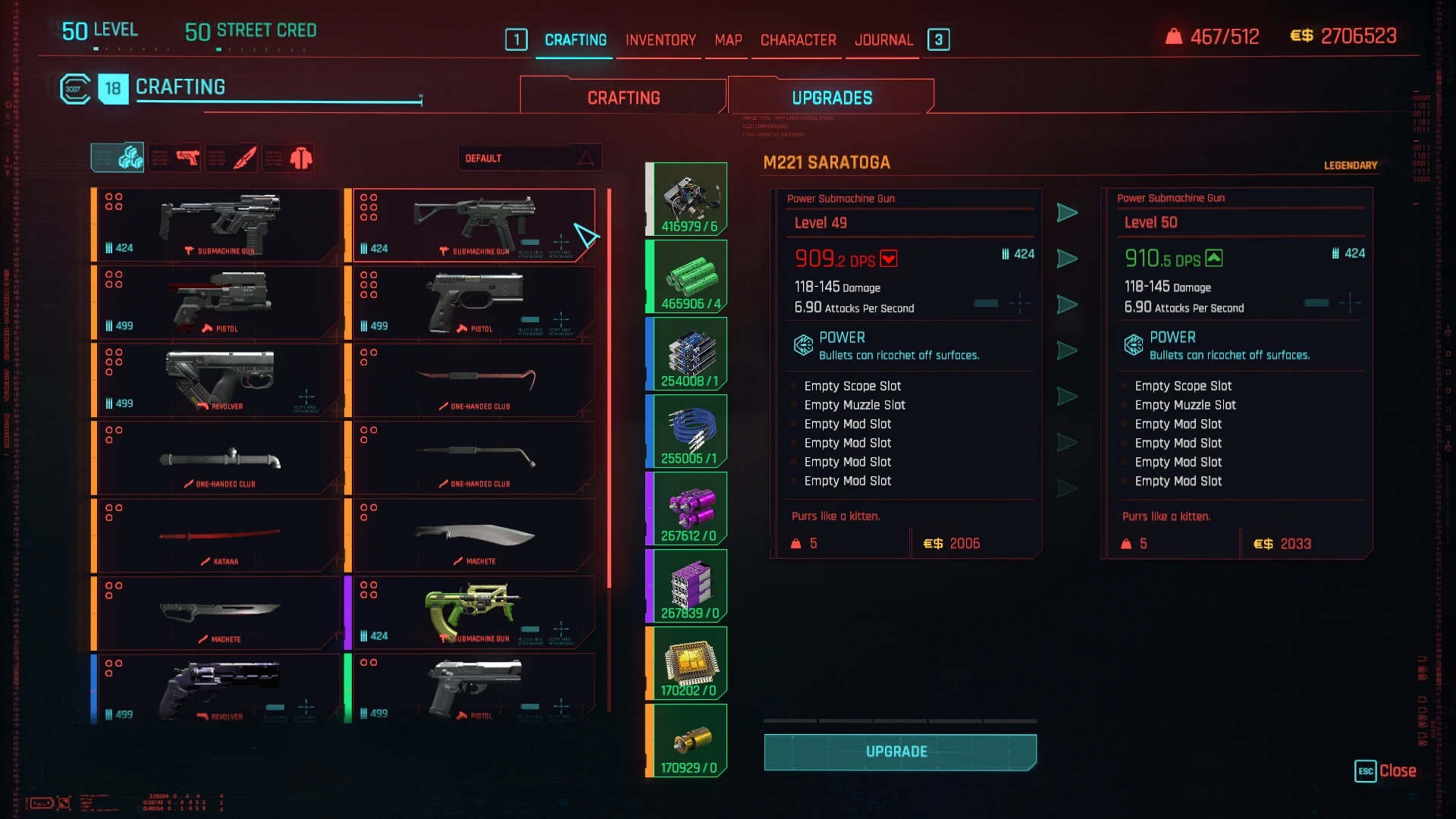
Task: Select the katana weapon slot
Action: (x=218, y=535)
